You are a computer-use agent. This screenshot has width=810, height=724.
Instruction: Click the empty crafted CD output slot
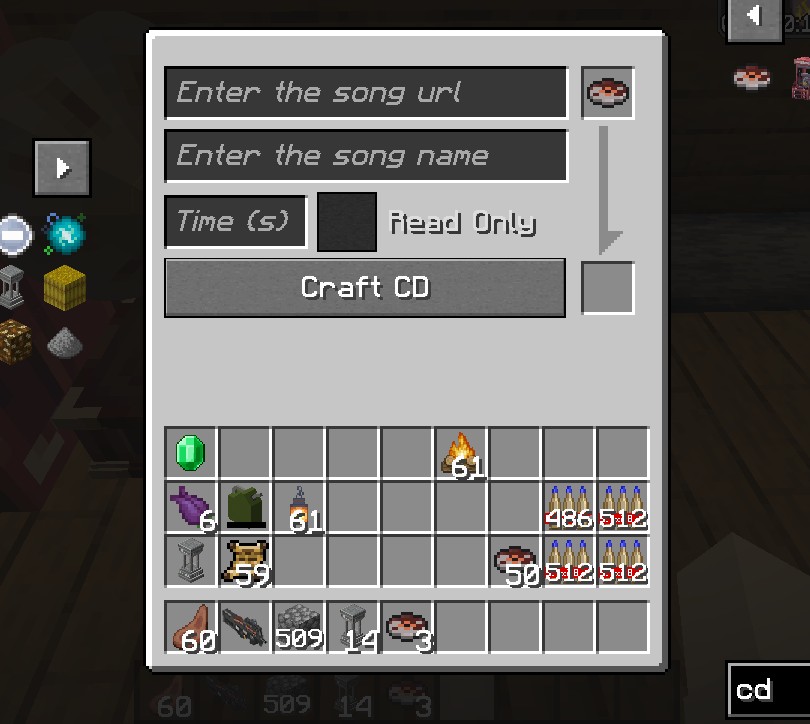click(608, 288)
